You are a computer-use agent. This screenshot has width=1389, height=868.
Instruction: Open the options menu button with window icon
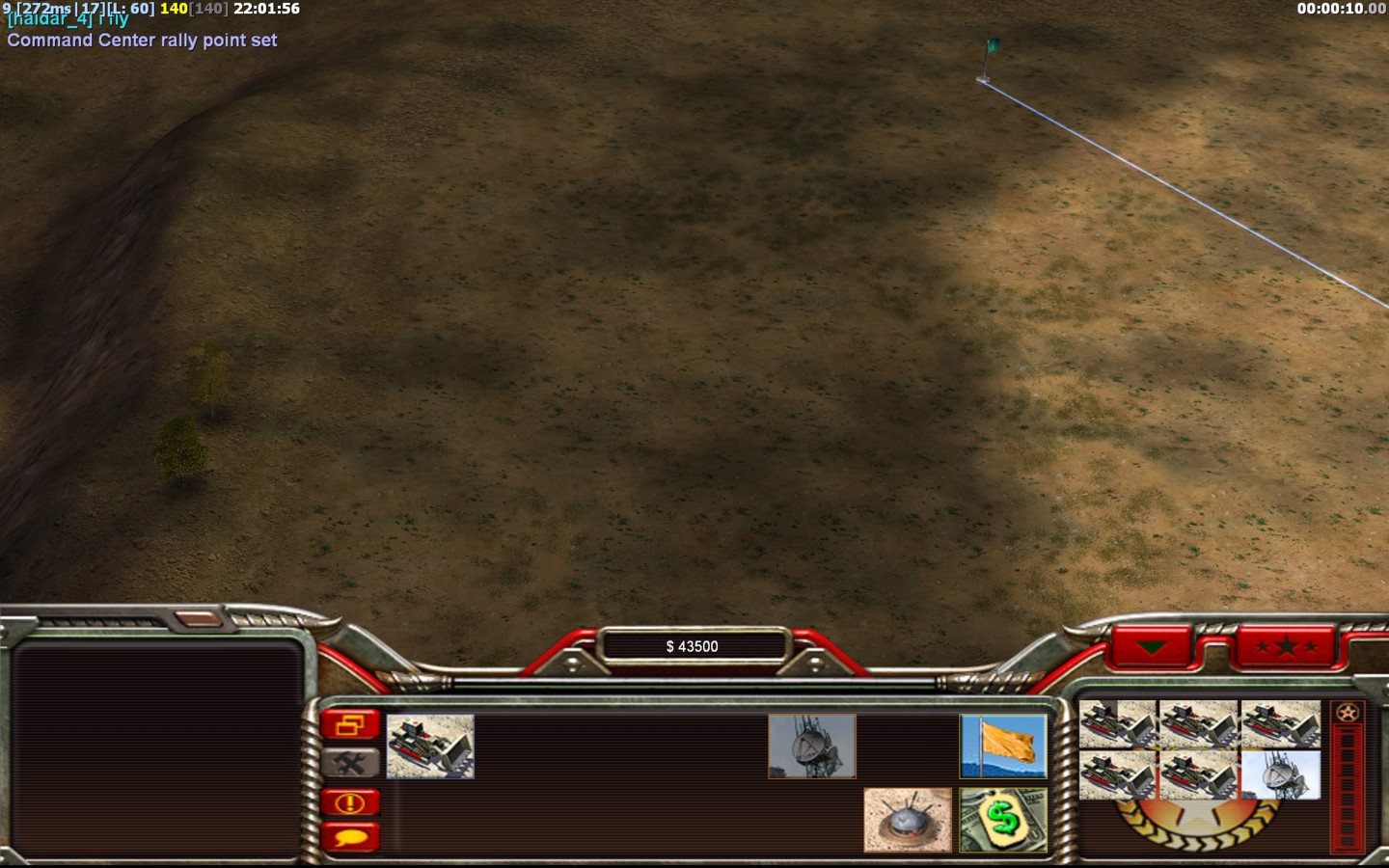click(349, 724)
